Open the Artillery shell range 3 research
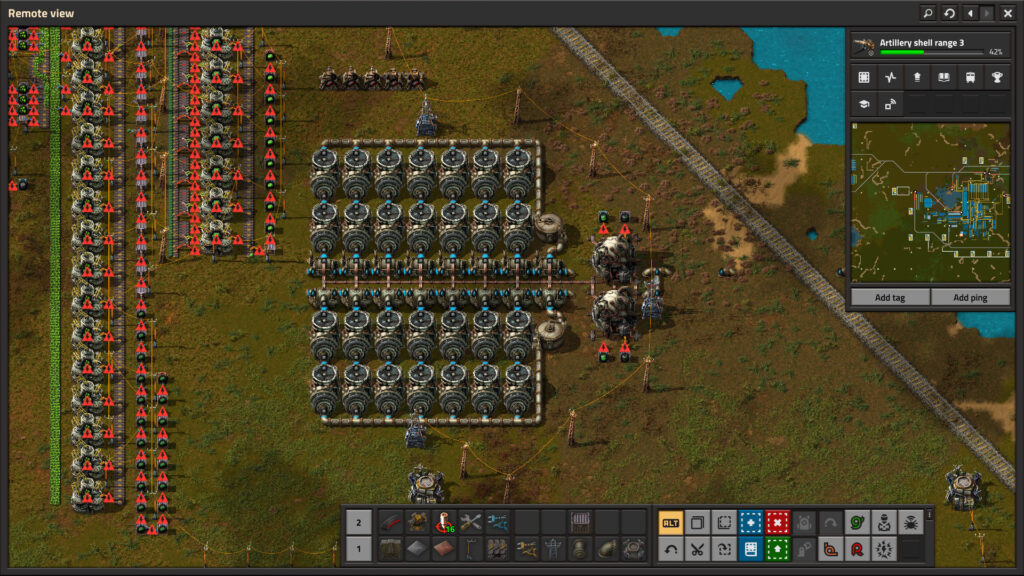 [928, 46]
